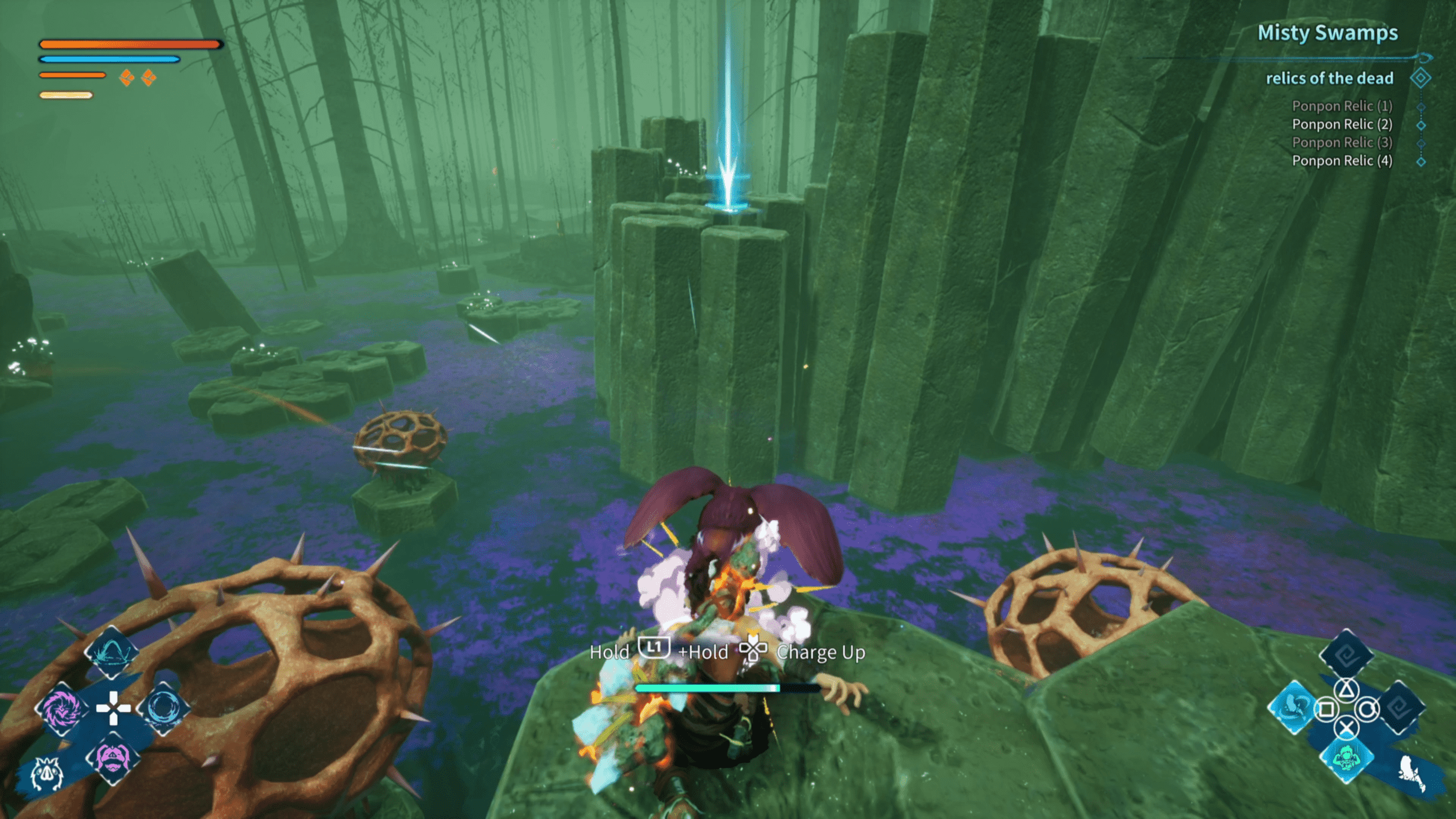Activate the blue ring ability icon
Screen dimensions: 1456x819
click(164, 708)
